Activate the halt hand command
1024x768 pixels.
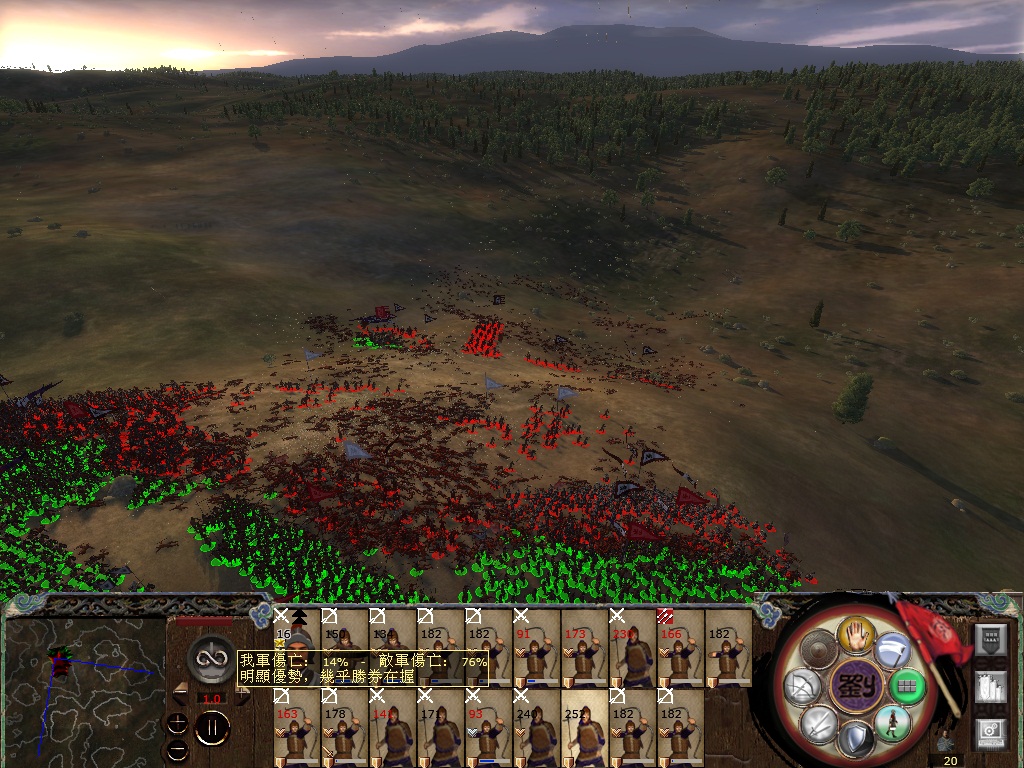click(856, 634)
